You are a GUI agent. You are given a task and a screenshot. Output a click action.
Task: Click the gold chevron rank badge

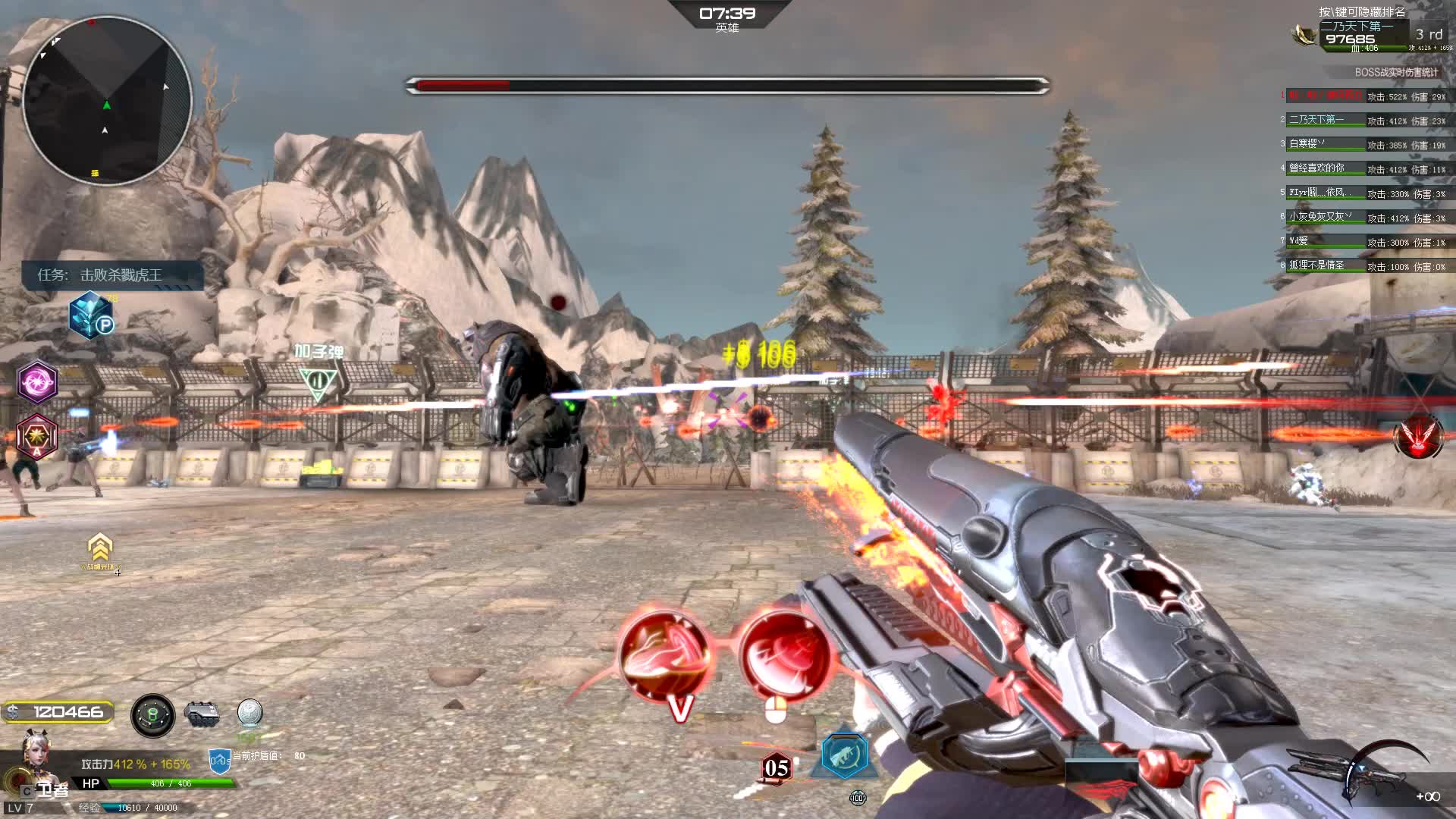100,547
